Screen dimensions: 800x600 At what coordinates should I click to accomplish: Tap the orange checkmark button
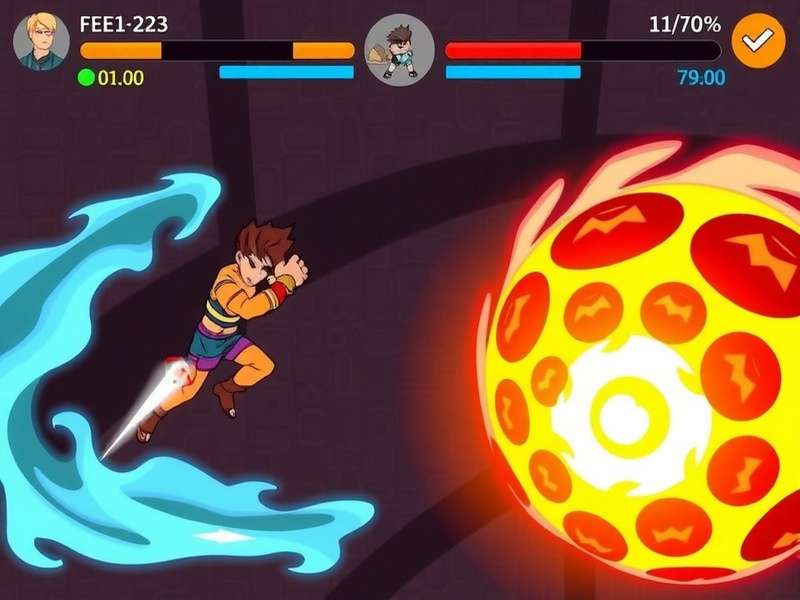757,41
